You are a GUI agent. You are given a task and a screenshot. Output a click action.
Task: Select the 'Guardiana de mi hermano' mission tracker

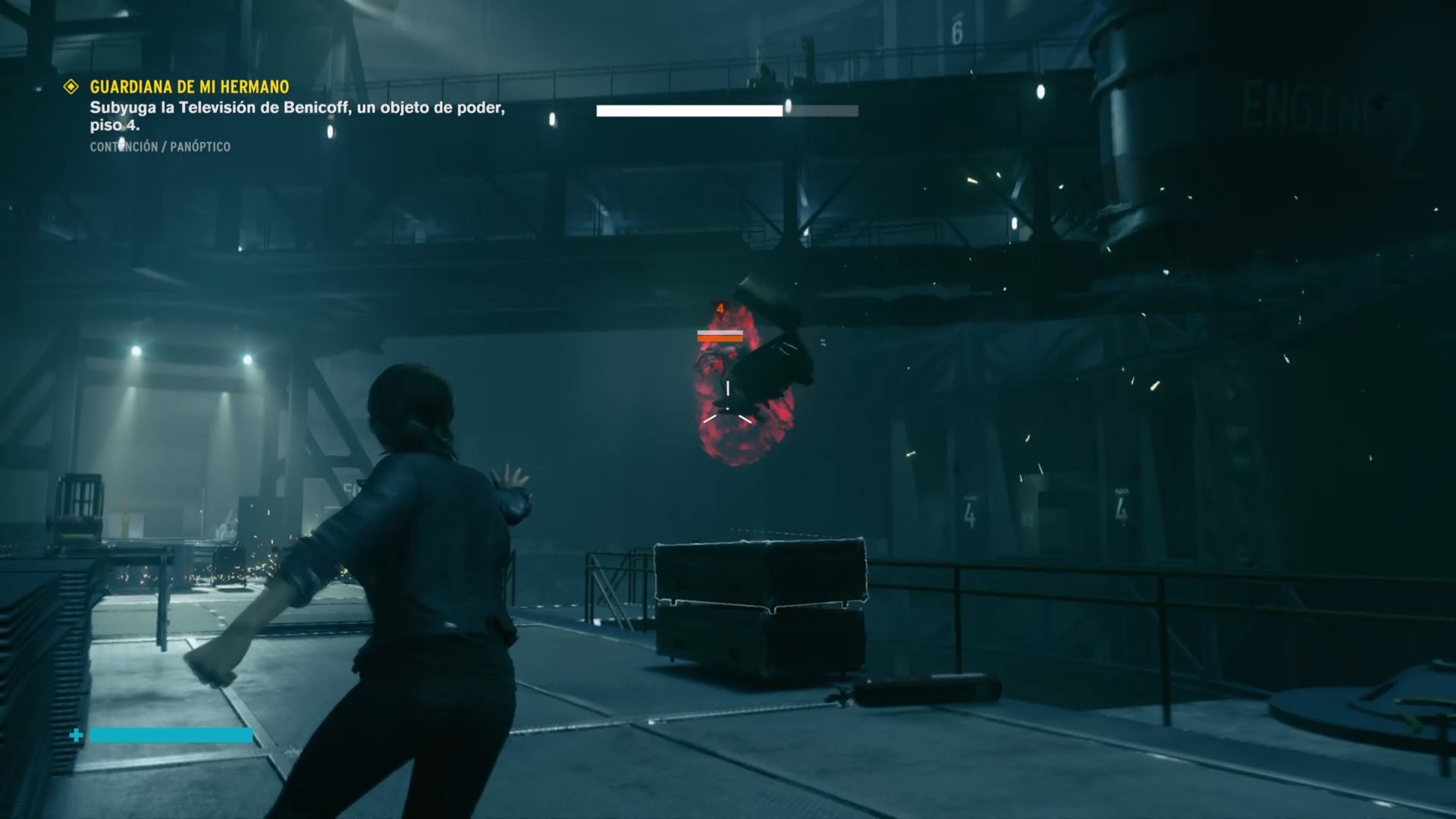189,87
